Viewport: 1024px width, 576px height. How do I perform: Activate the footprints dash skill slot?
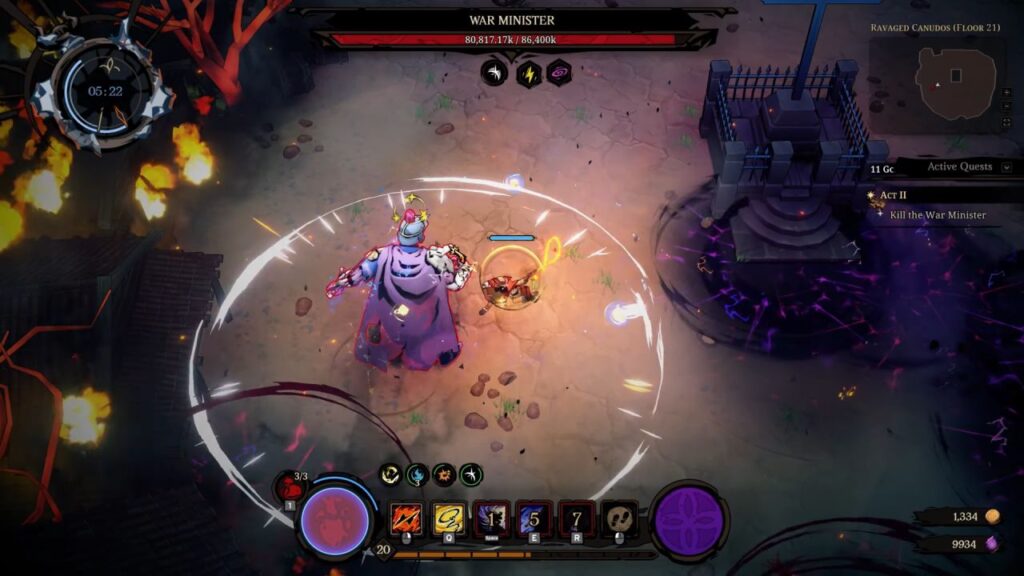click(620, 519)
